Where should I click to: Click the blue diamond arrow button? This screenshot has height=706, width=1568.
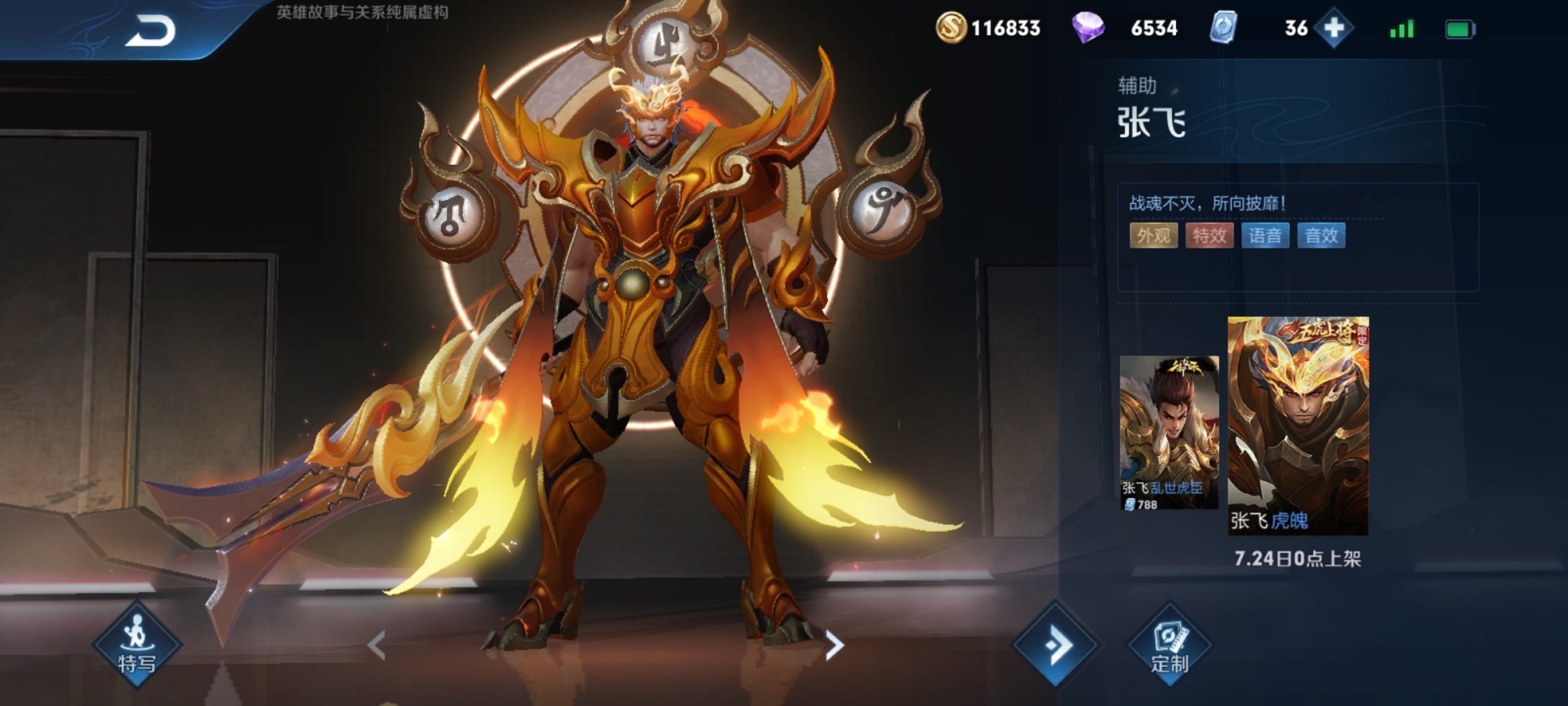click(1055, 646)
